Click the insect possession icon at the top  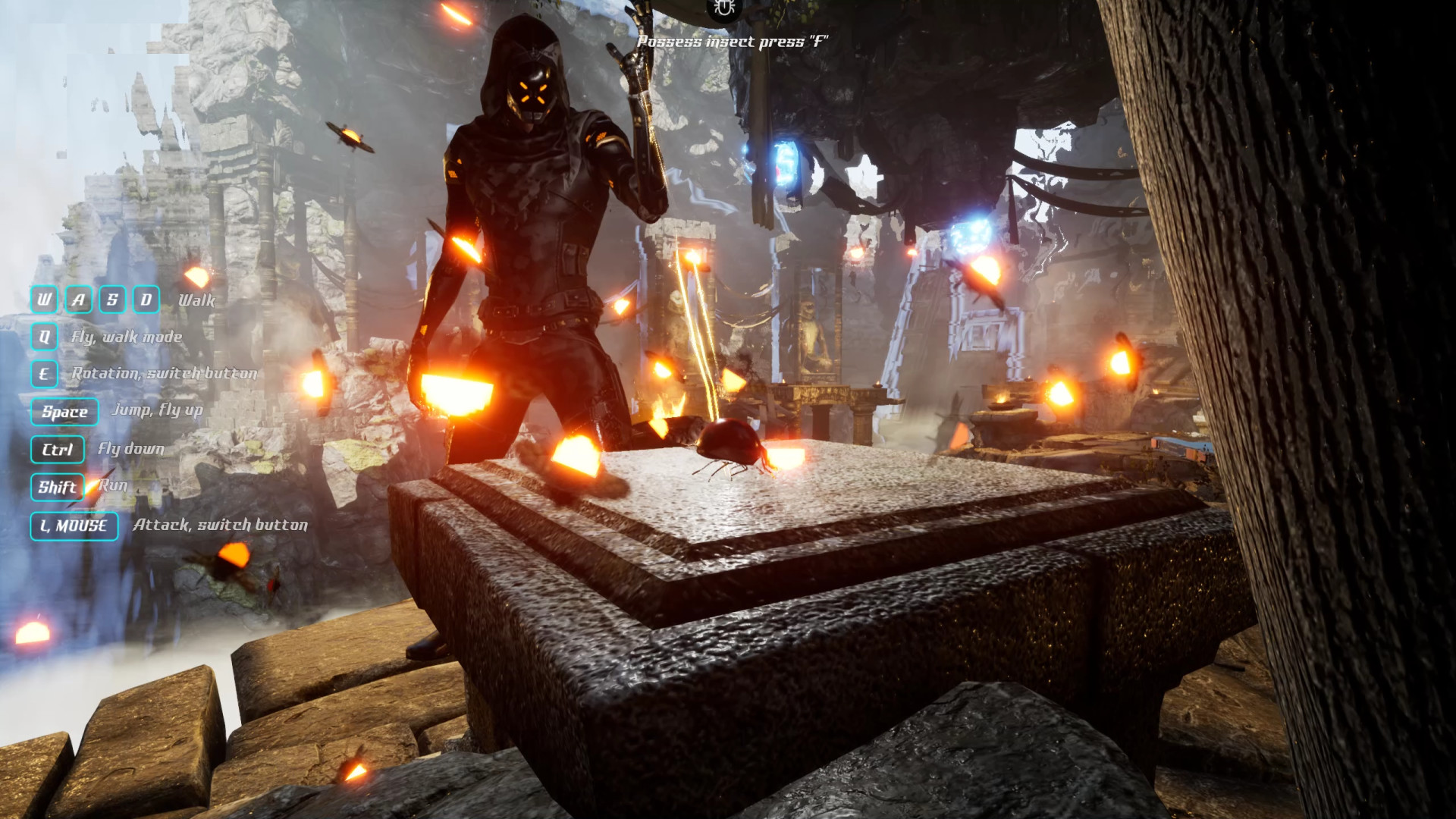723,11
